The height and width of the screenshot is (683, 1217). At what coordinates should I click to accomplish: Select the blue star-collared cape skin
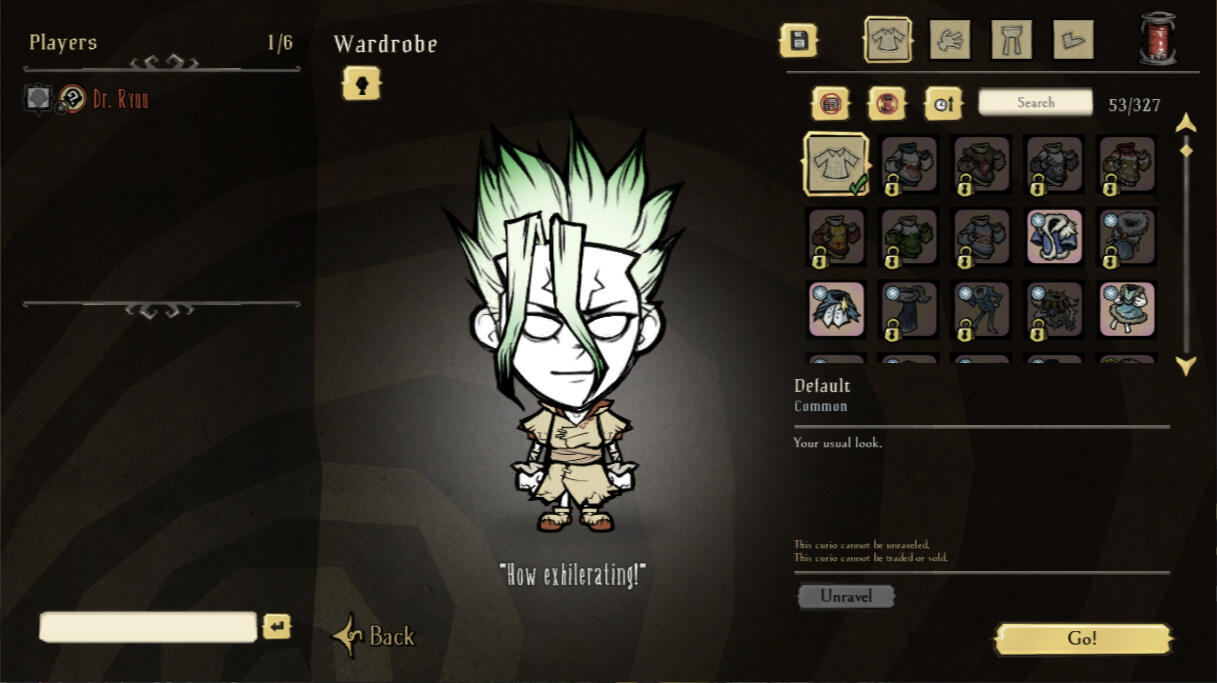pyautogui.click(x=836, y=309)
